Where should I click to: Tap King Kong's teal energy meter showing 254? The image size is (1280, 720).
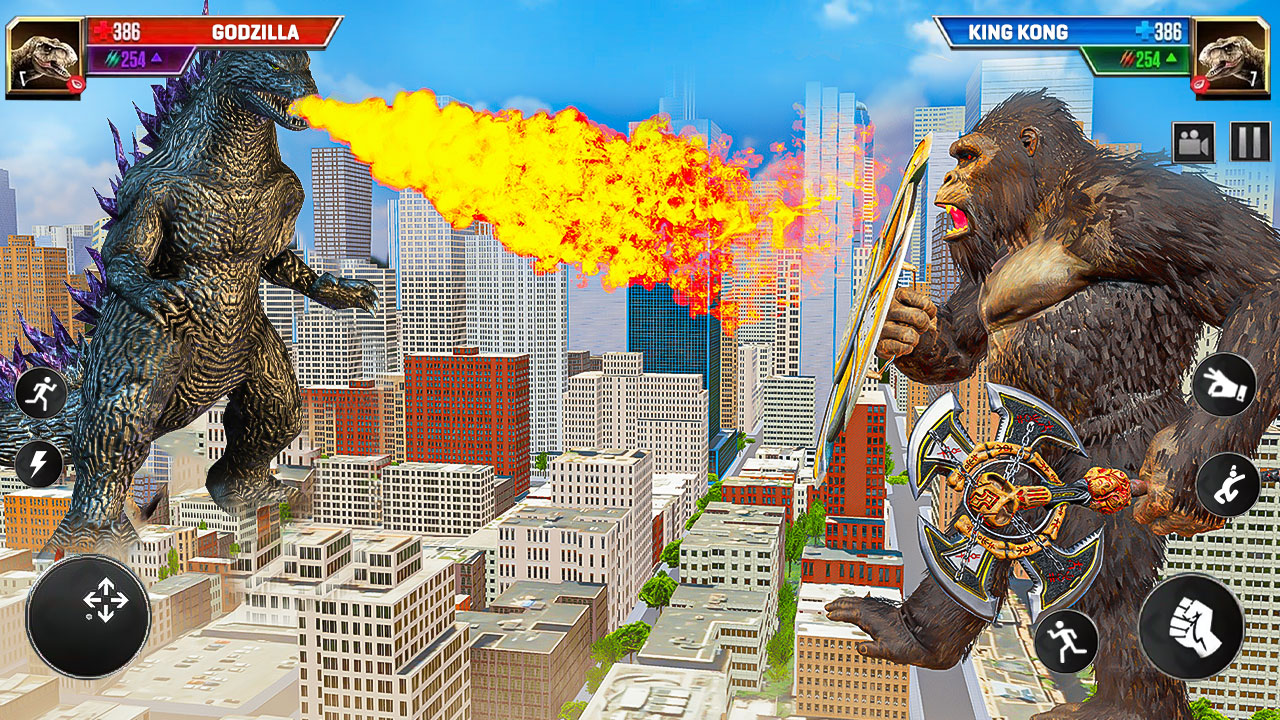(x=1140, y=60)
